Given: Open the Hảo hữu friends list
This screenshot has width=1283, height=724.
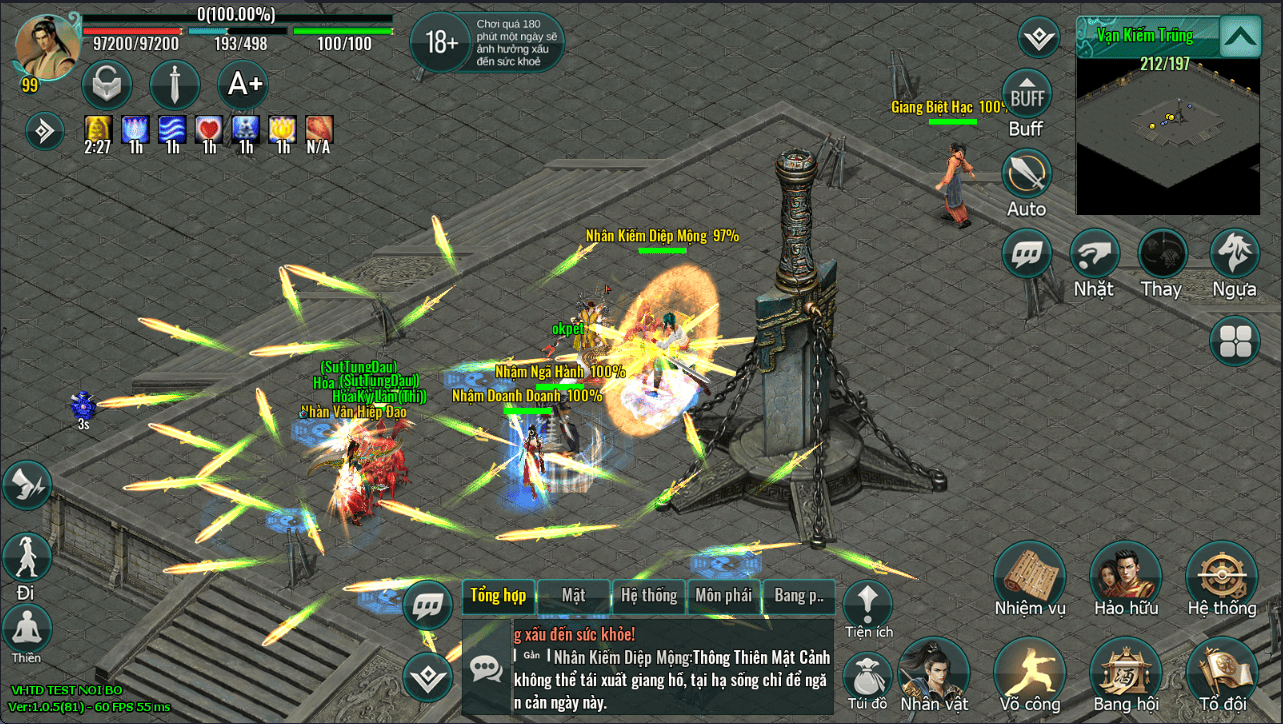Looking at the screenshot, I should click(1125, 576).
